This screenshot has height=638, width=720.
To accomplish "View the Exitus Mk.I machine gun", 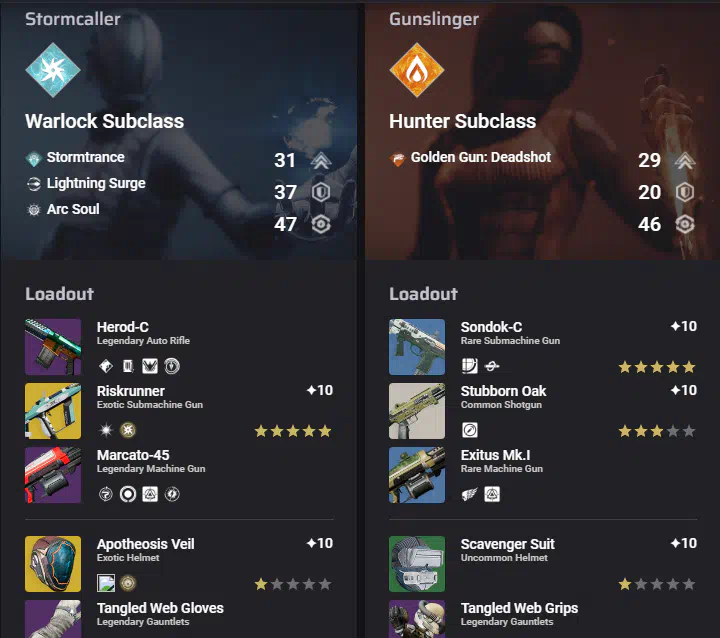I will (x=417, y=475).
